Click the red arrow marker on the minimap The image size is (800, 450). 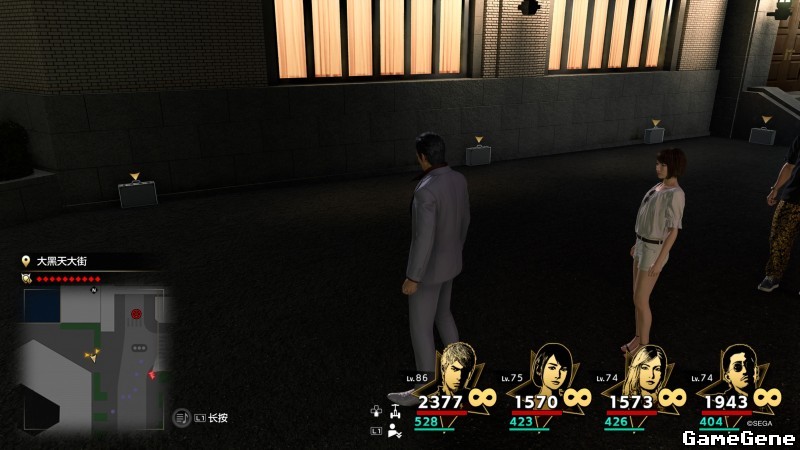[152, 375]
